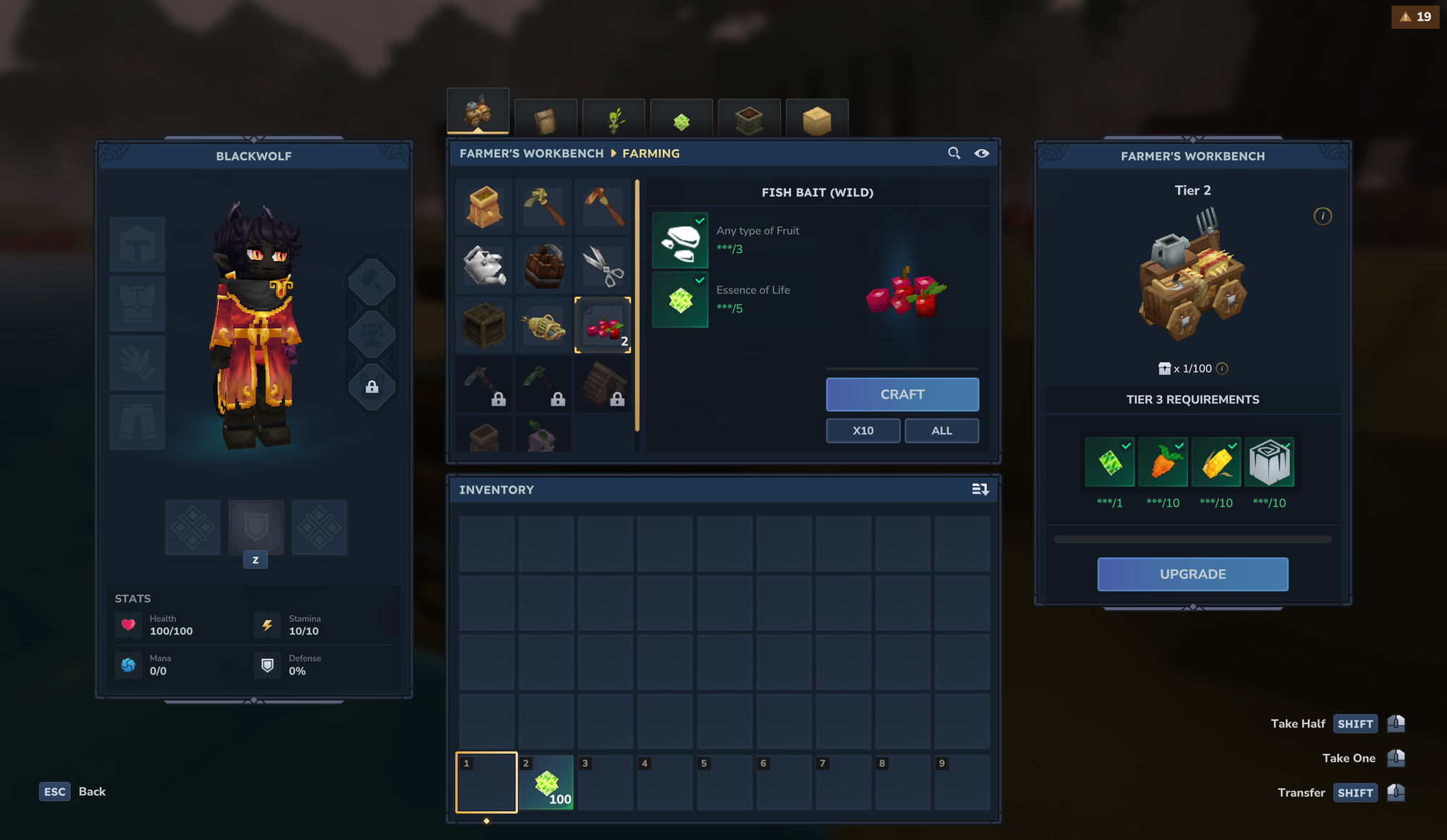Toggle the eye visibility filter
The image size is (1447, 840).
click(982, 153)
